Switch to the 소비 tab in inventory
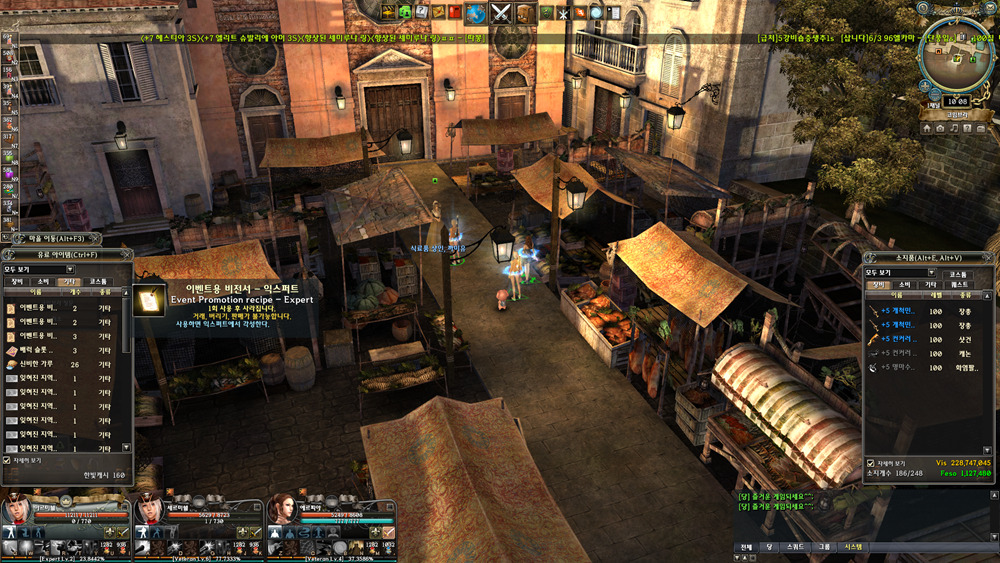 (x=903, y=285)
